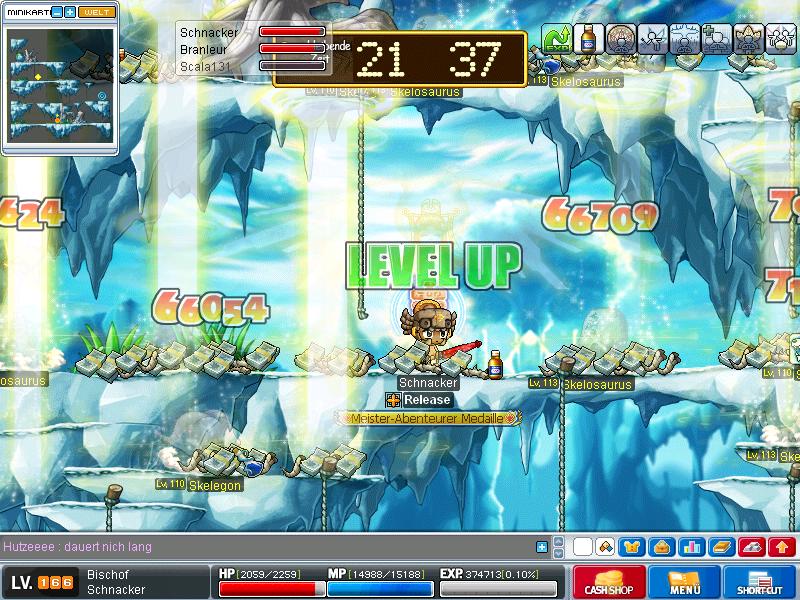The height and width of the screenshot is (600, 800).
Task: Open the equipment window shirt icon
Action: coord(632,547)
